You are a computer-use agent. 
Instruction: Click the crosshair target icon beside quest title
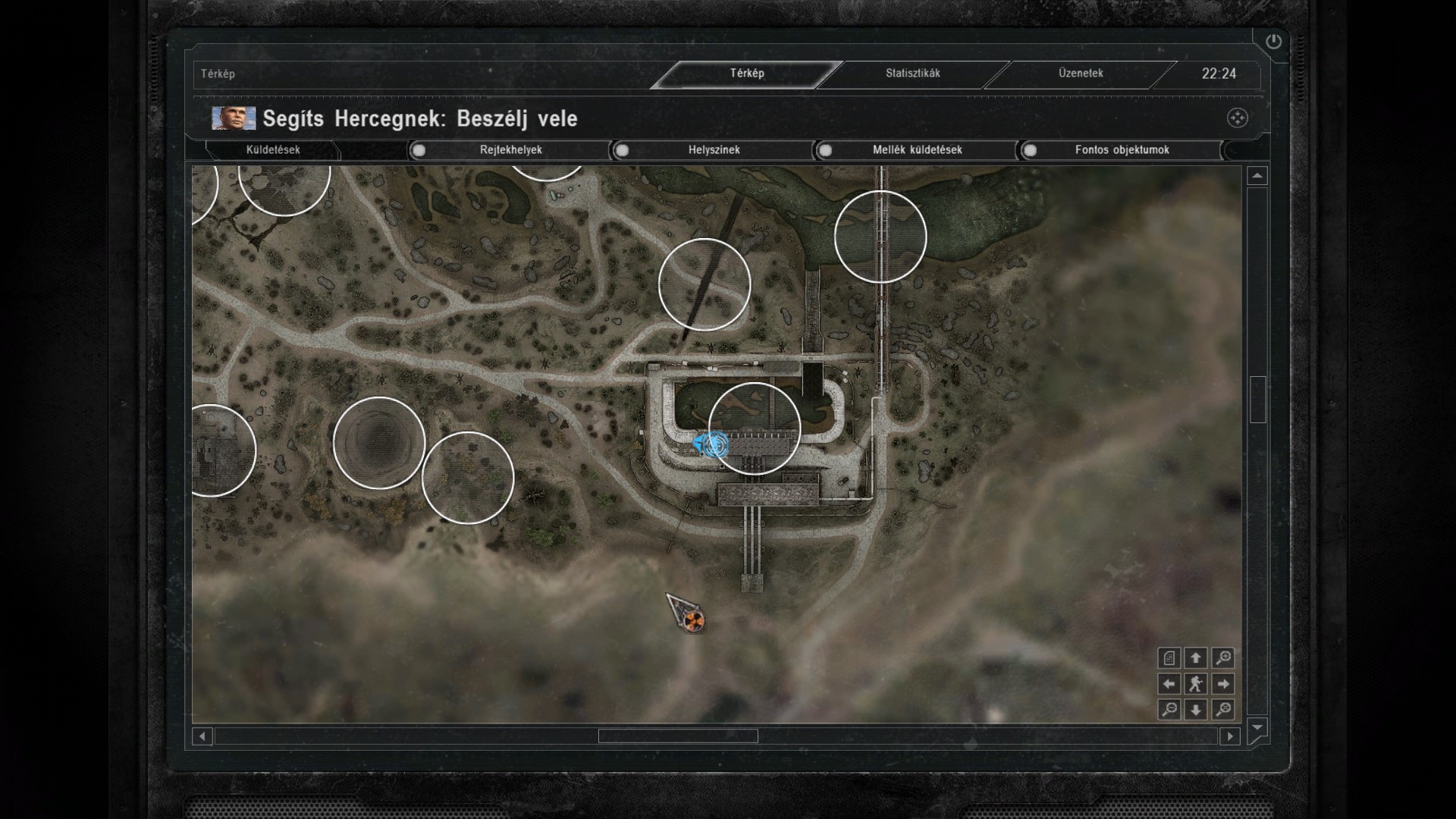pos(1237,118)
